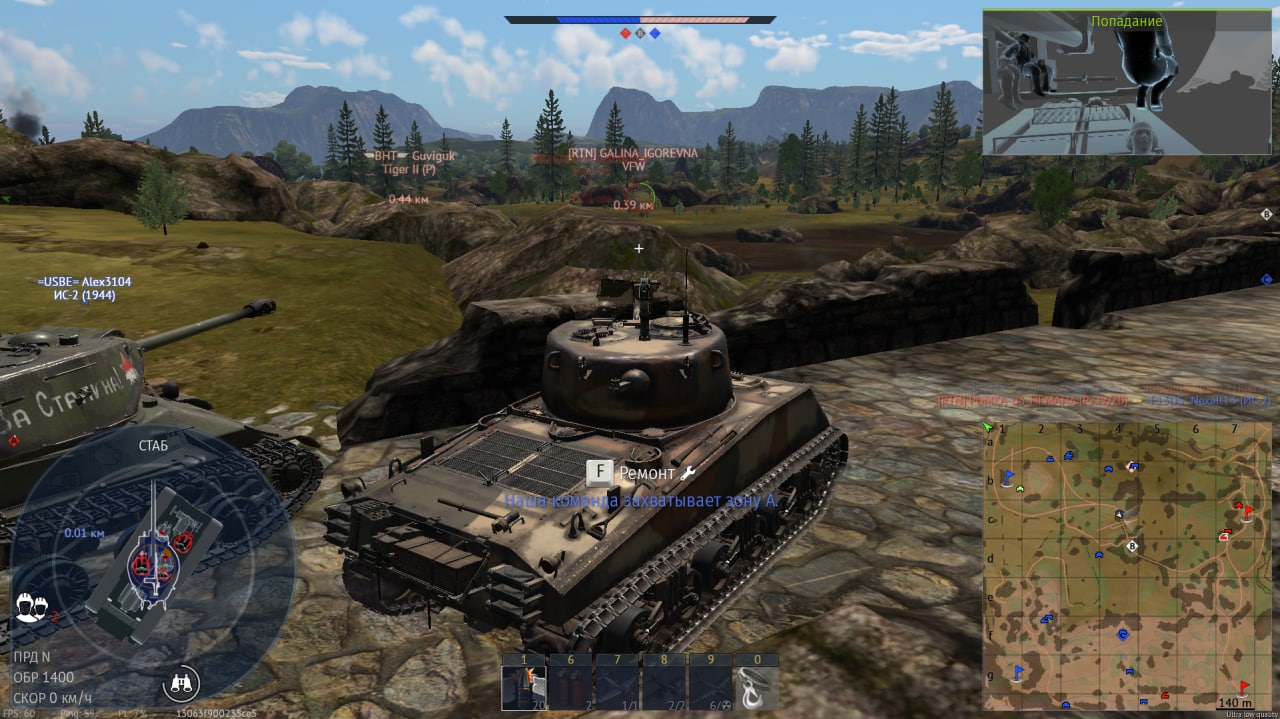The image size is (1280, 719).
Task: Click the blue capture zone diamond at top
Action: pyautogui.click(x=655, y=33)
